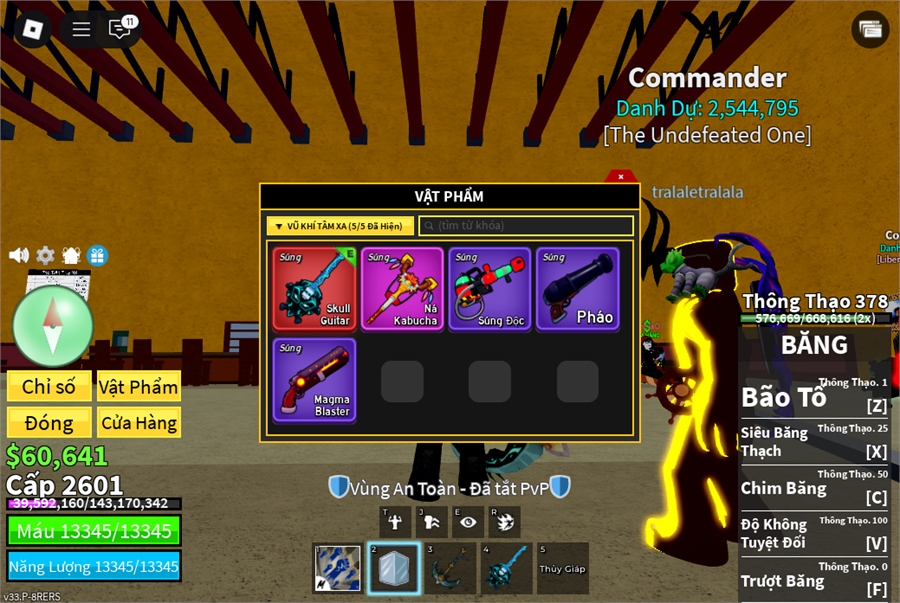Select the Pháo cannon item

(x=577, y=288)
